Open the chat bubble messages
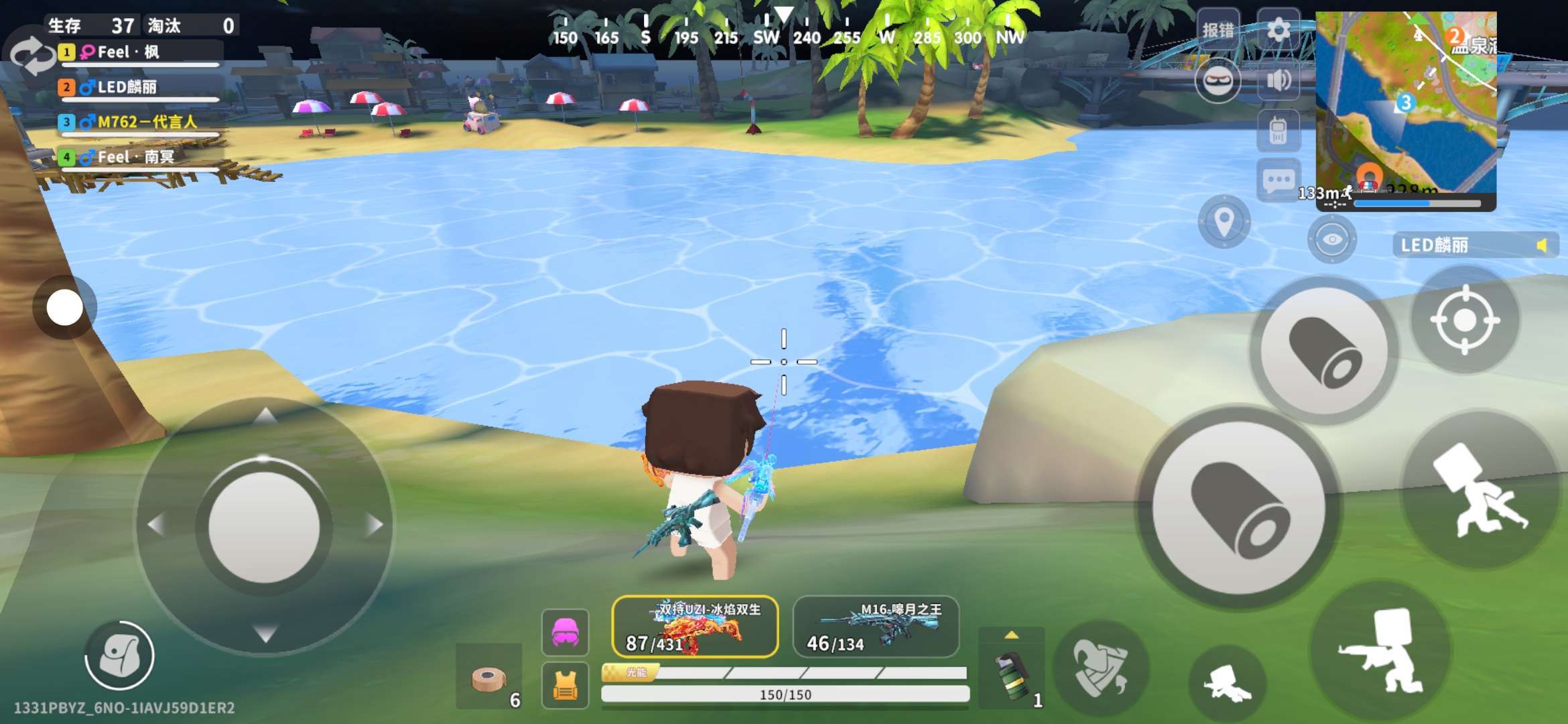 [1278, 180]
